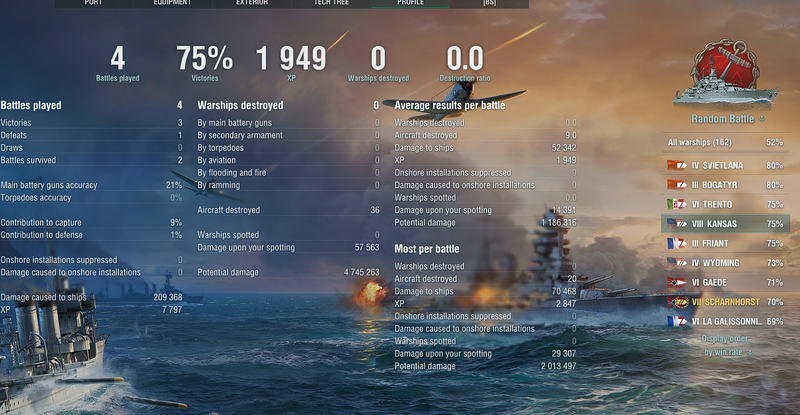Open the Port tab
Viewport: 800px width, 415px height.
(x=94, y=3)
